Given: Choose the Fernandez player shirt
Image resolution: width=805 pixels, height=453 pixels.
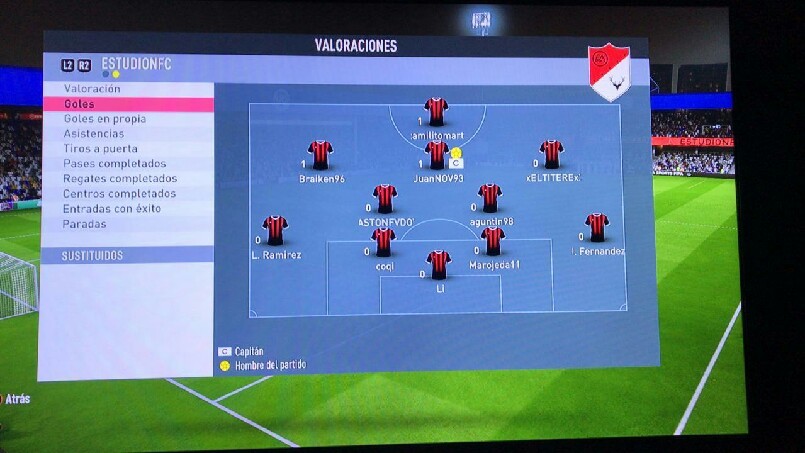Looking at the screenshot, I should point(597,227).
